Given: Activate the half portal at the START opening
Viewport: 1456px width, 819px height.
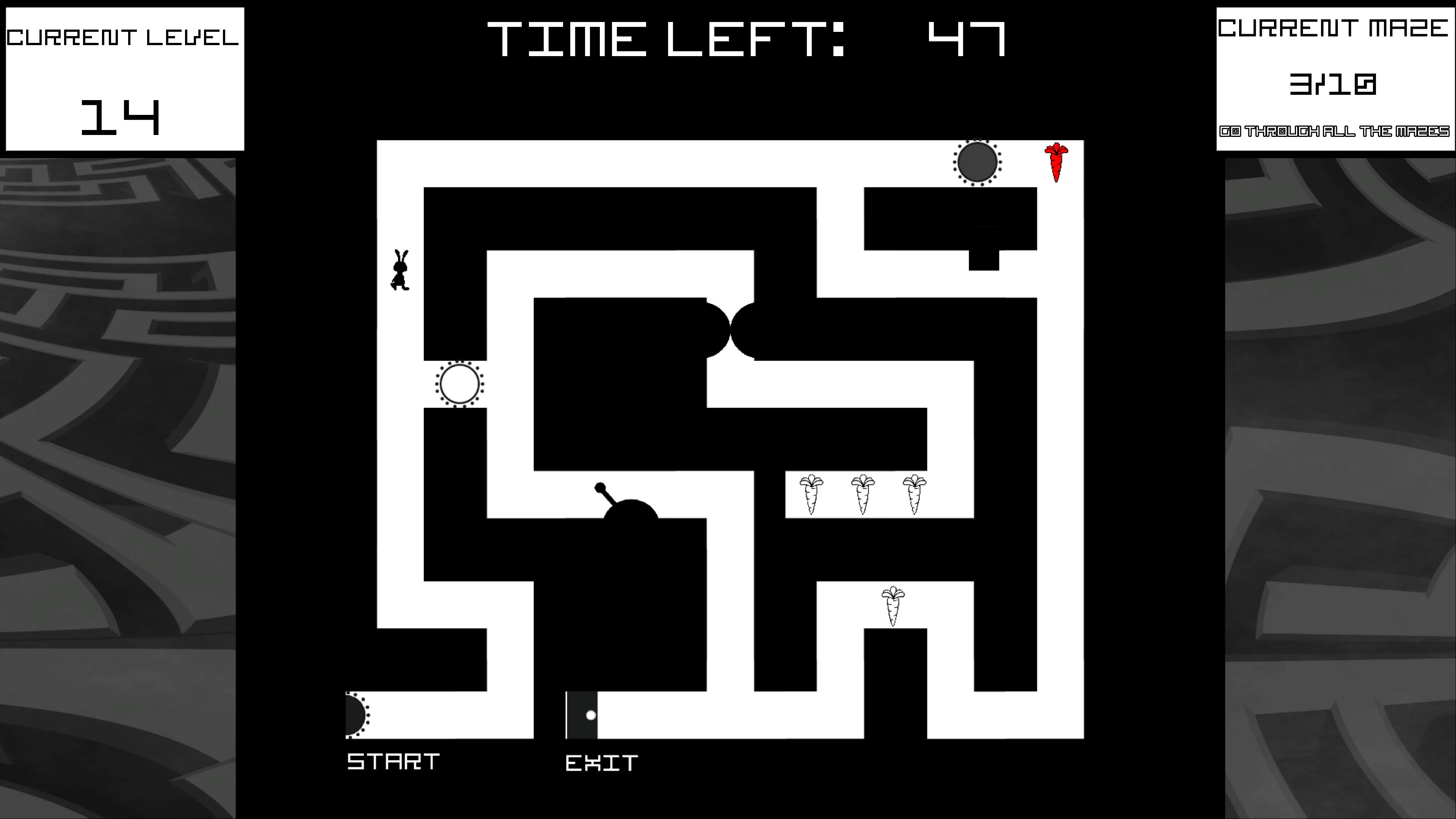Looking at the screenshot, I should pos(353,714).
